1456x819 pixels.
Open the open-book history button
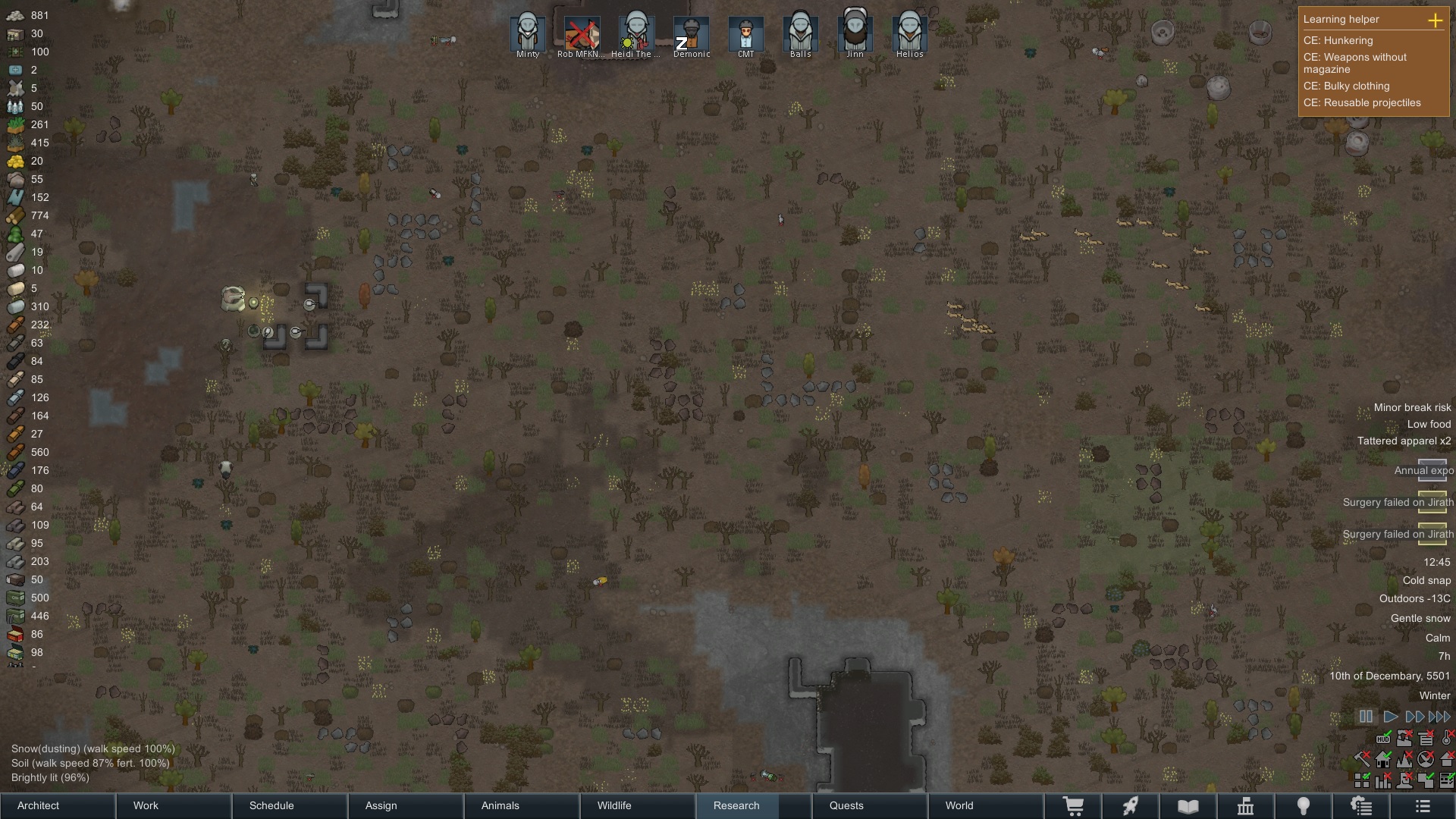[1188, 806]
